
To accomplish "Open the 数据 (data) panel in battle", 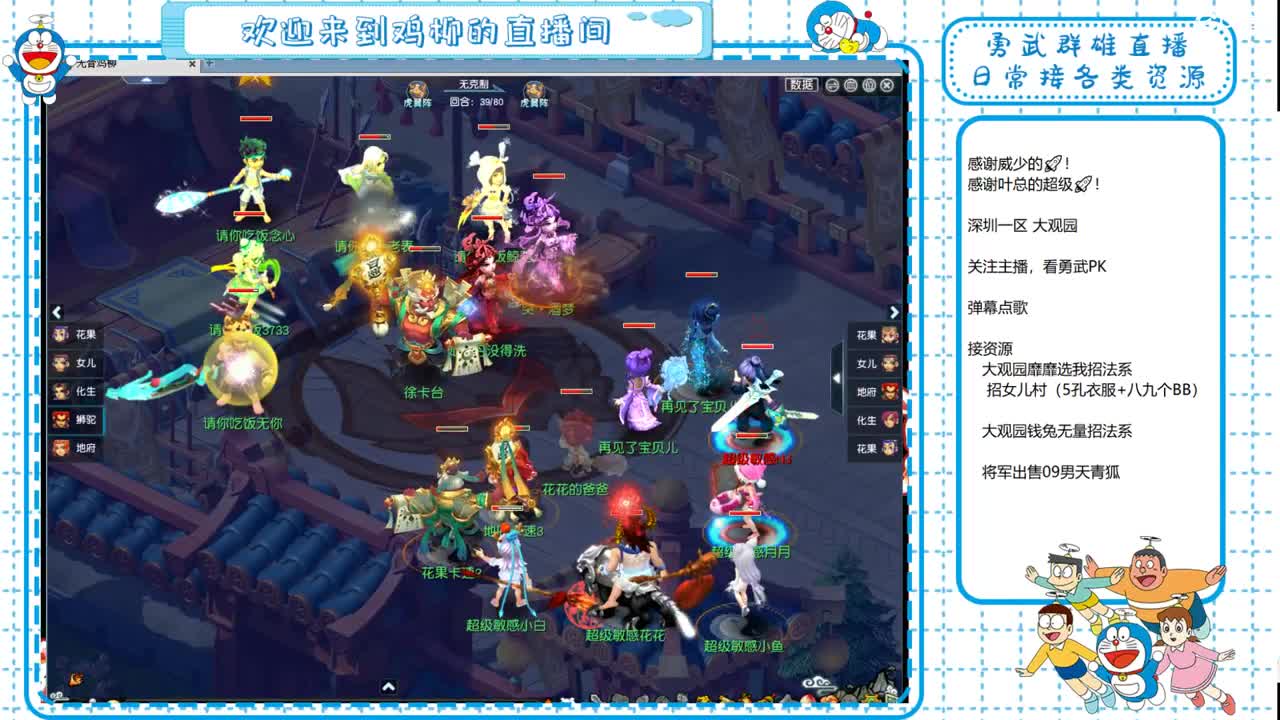I will 802,85.
